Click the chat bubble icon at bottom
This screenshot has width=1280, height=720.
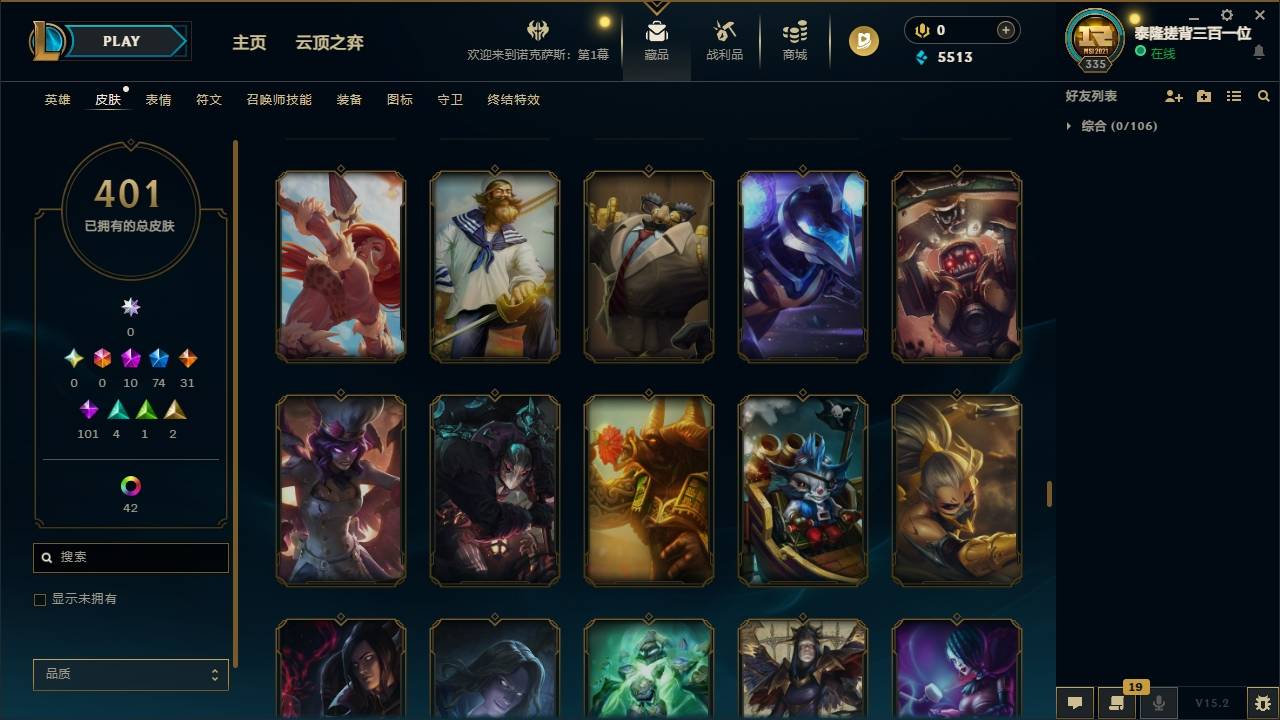tap(1073, 704)
